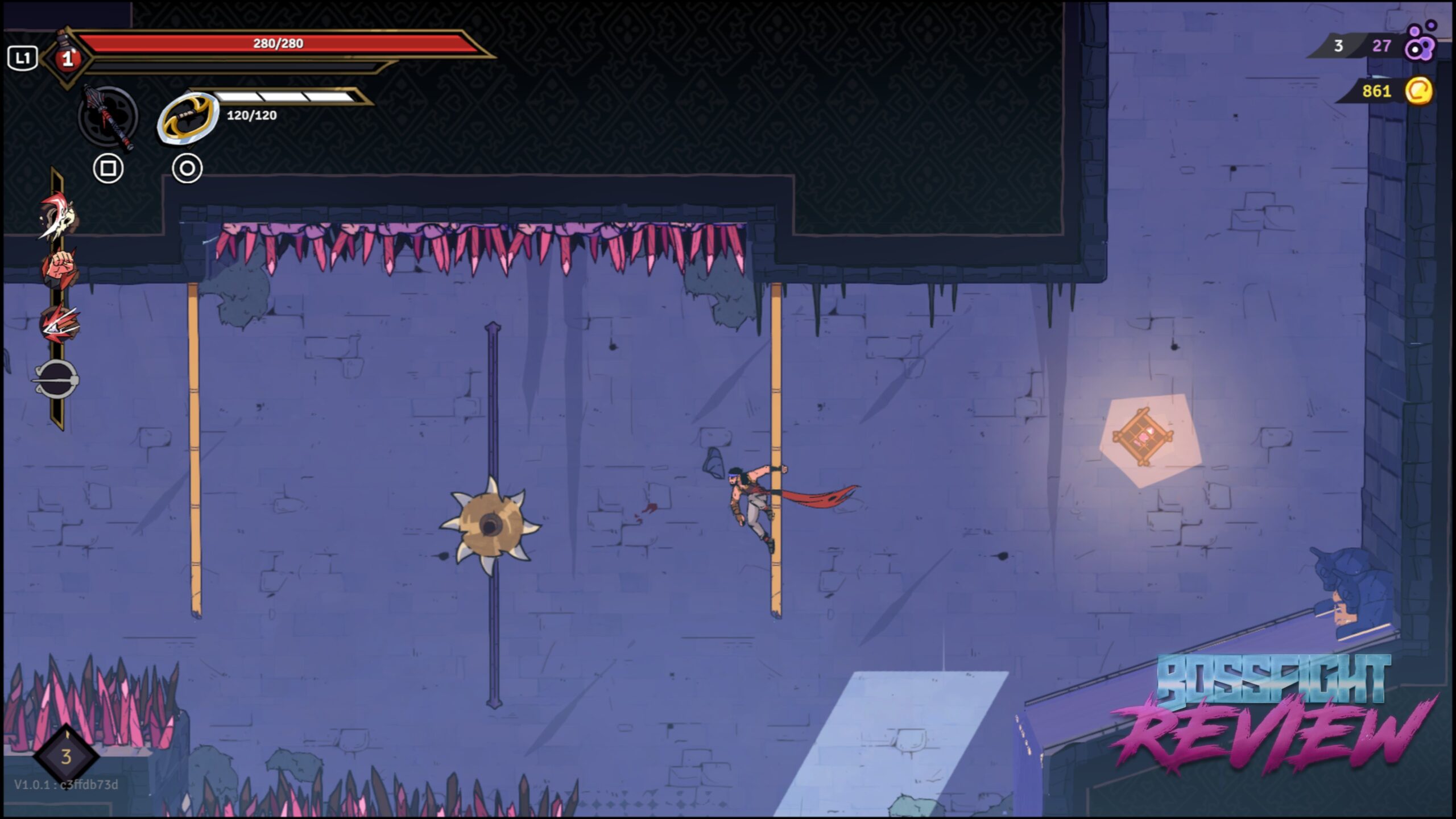Select the empty grey brooch medallion slot
This screenshot has width=1456, height=819.
point(57,379)
